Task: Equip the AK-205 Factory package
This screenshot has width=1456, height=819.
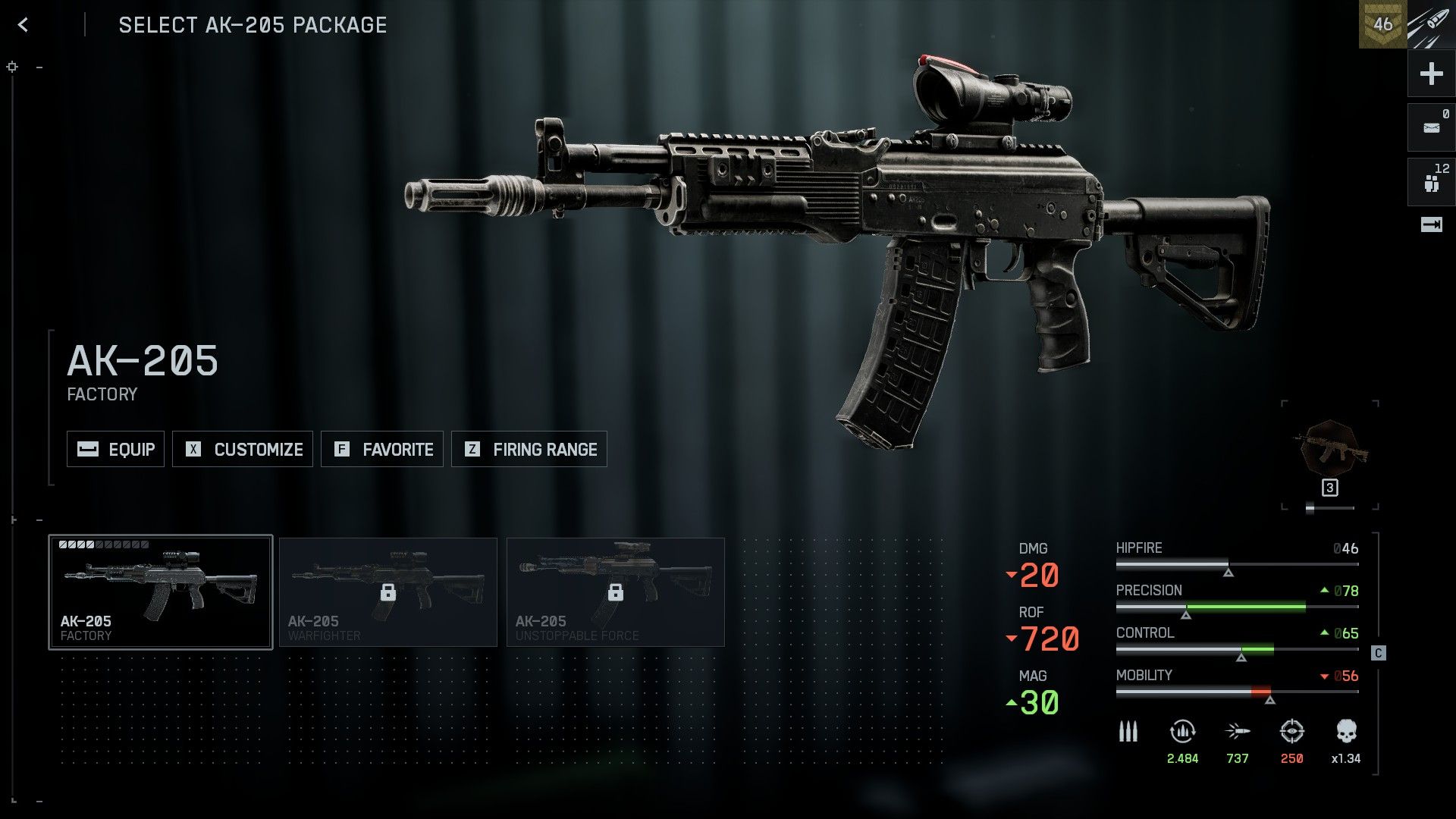Action: click(115, 449)
